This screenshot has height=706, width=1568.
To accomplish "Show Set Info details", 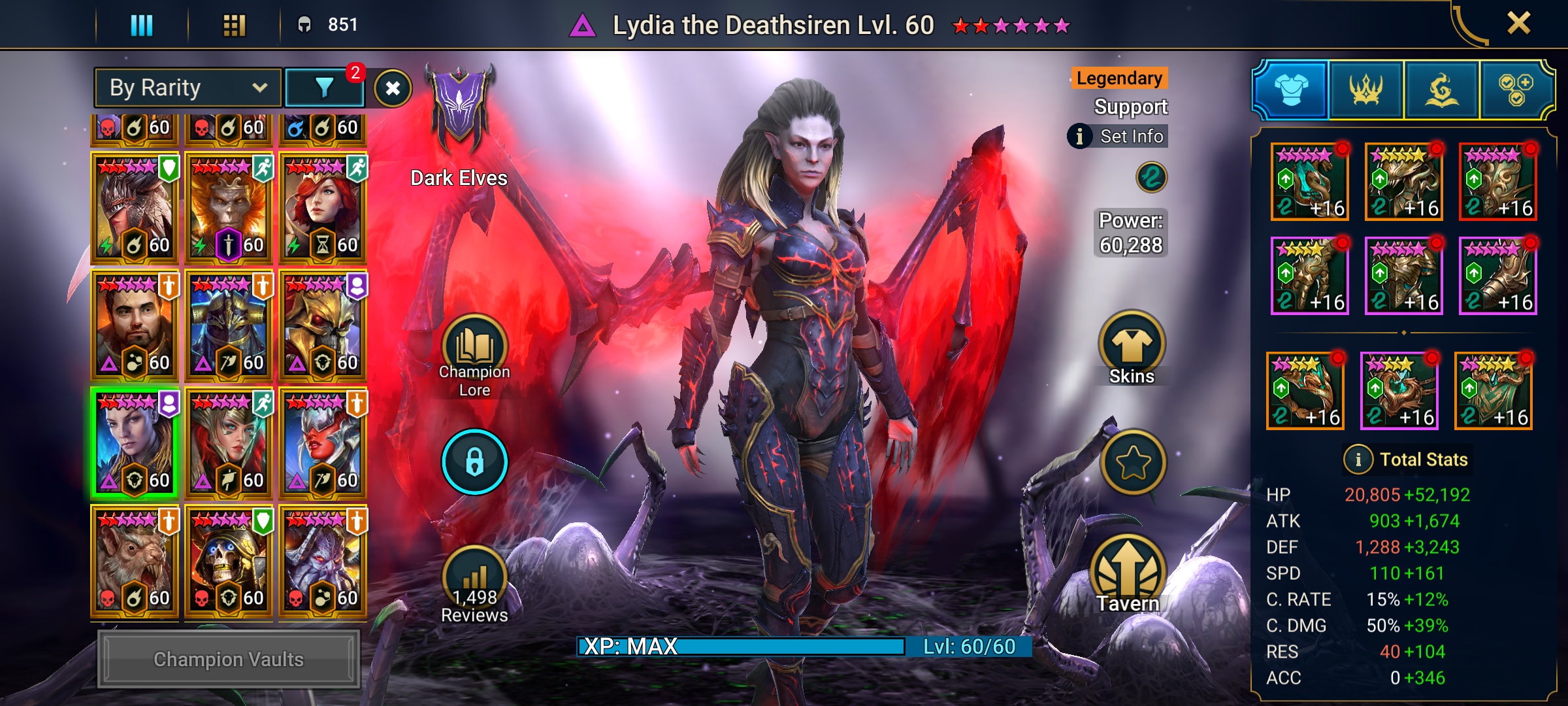I will pyautogui.click(x=1119, y=136).
